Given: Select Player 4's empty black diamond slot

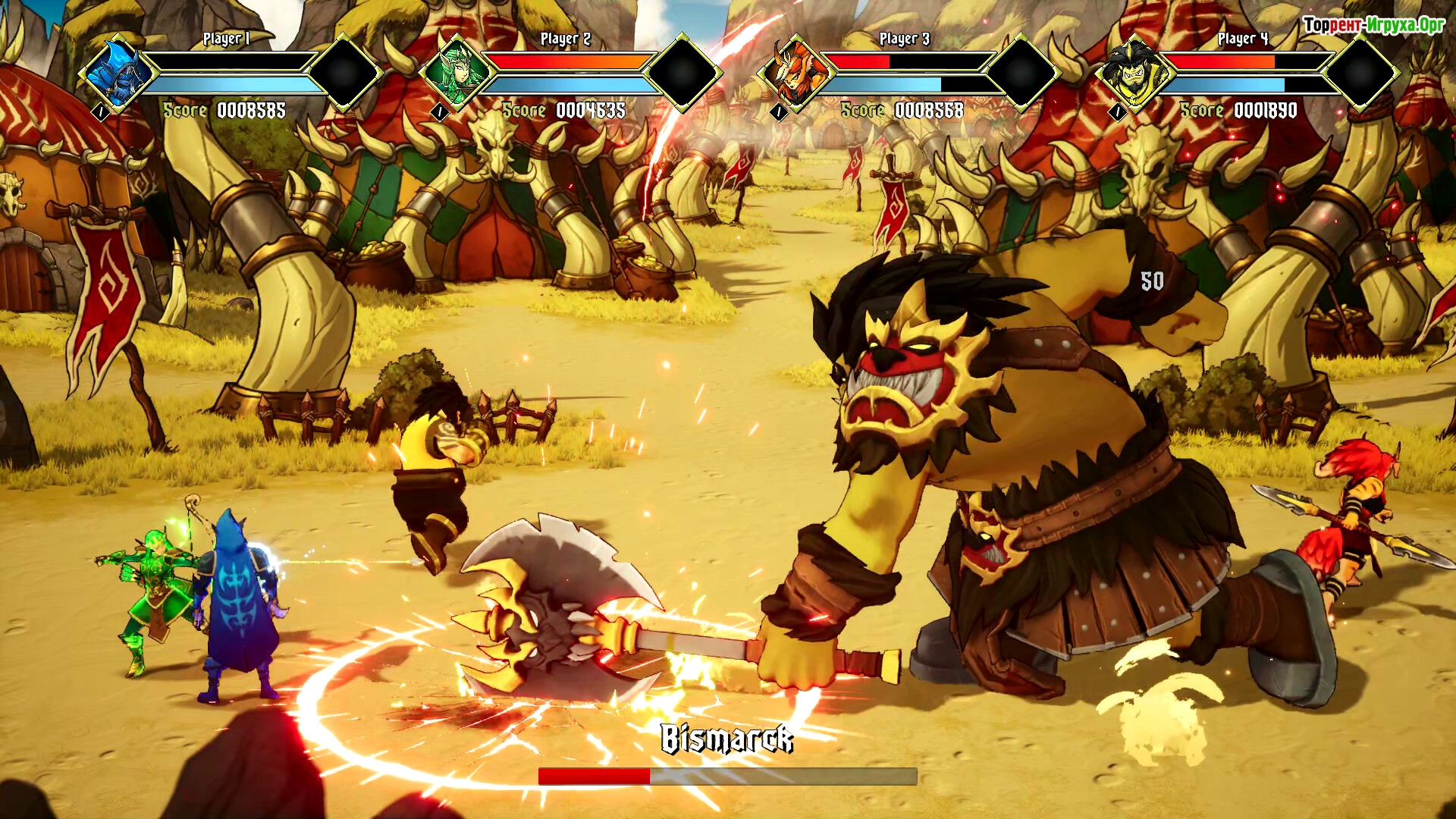Looking at the screenshot, I should pos(1361,73).
